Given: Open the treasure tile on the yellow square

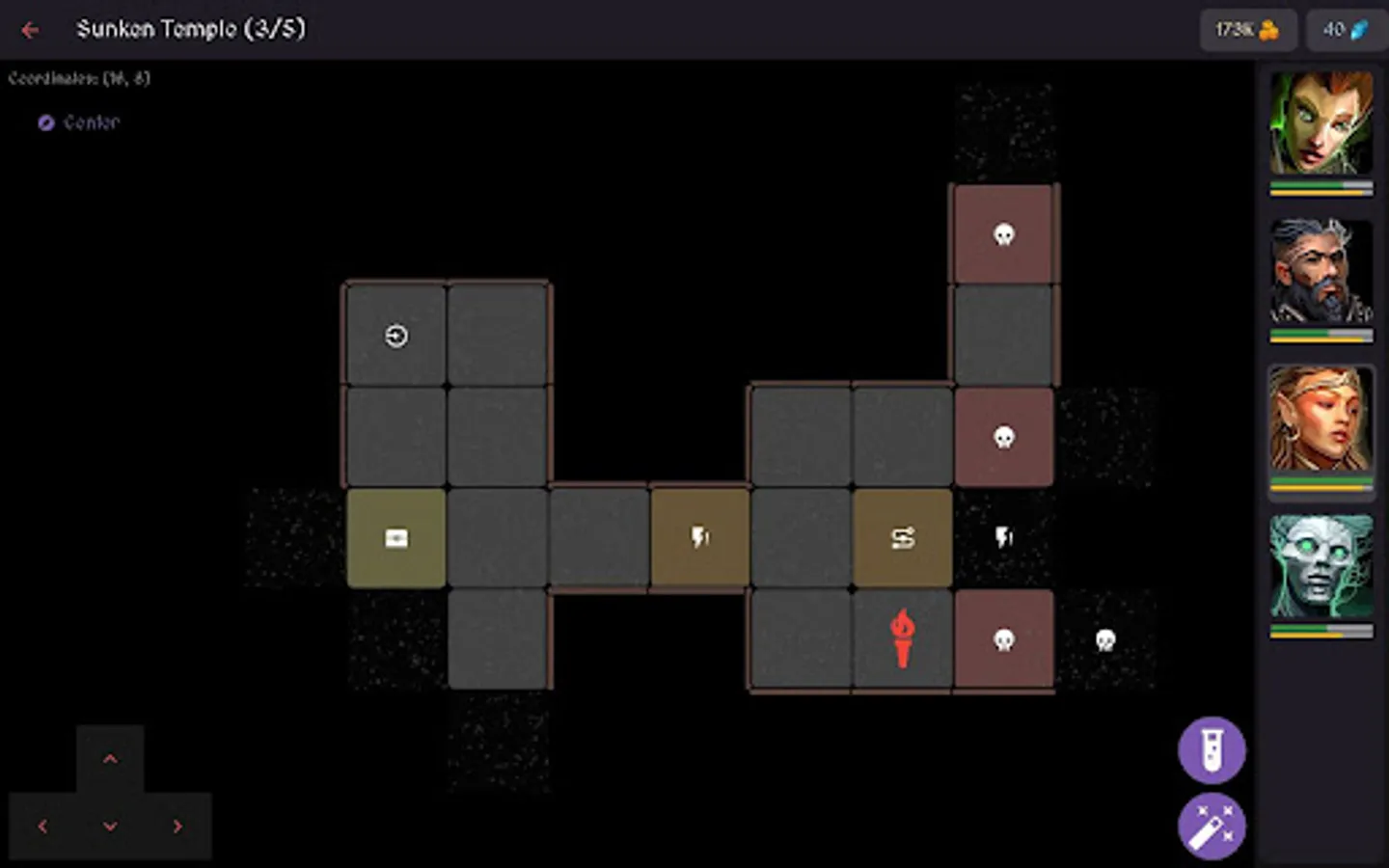Looking at the screenshot, I should (x=395, y=537).
